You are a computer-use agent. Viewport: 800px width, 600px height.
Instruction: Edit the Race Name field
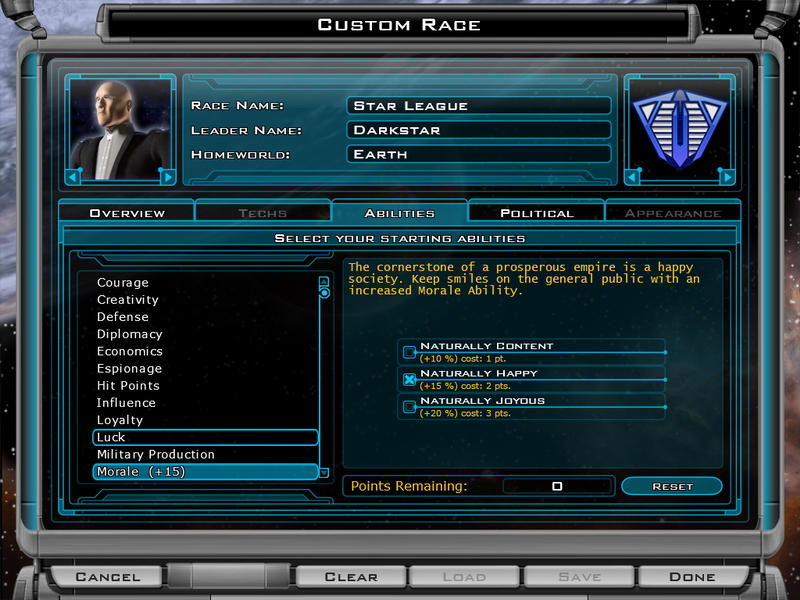click(479, 106)
